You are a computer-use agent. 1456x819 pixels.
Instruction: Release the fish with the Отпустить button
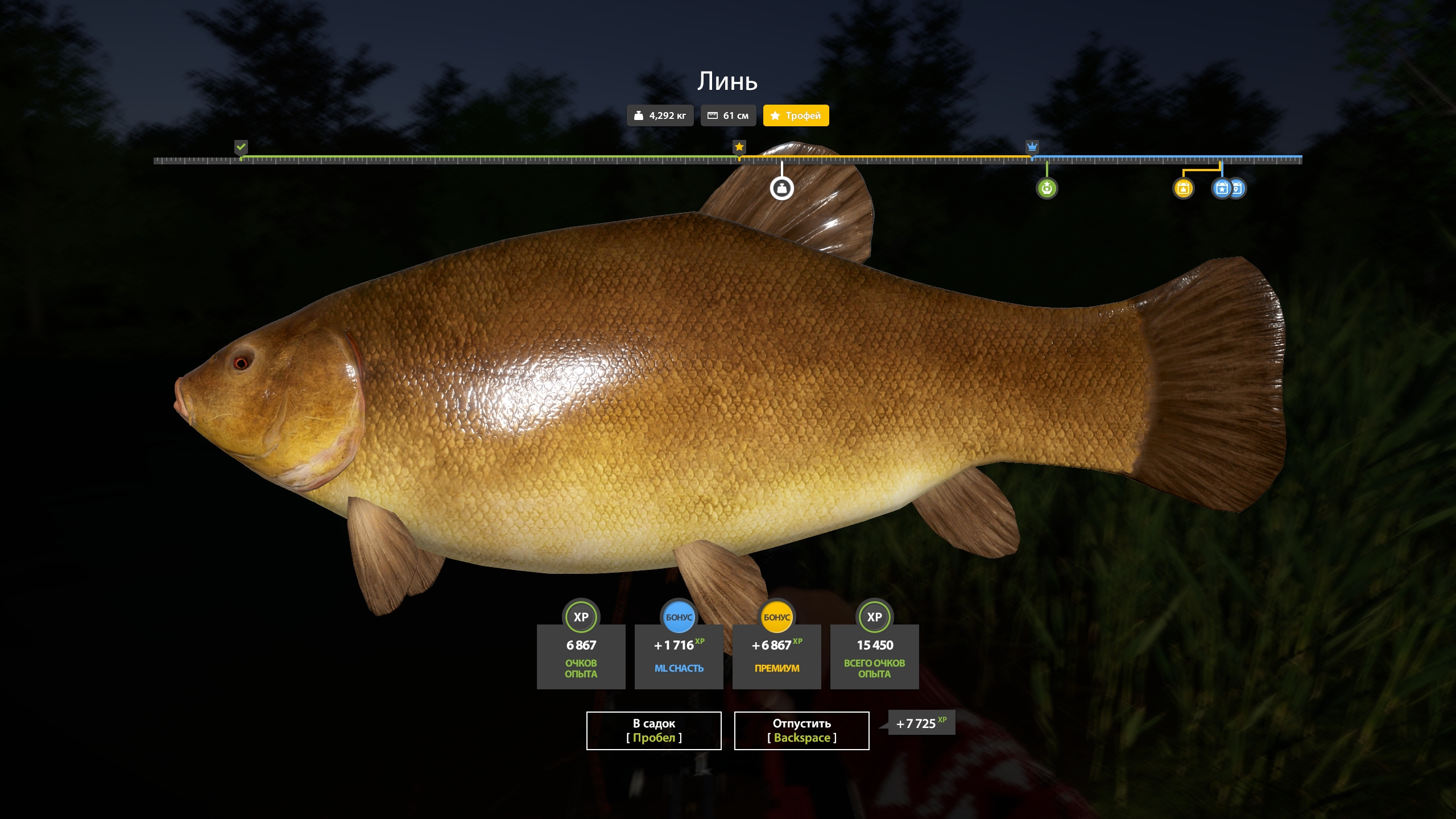coord(801,730)
